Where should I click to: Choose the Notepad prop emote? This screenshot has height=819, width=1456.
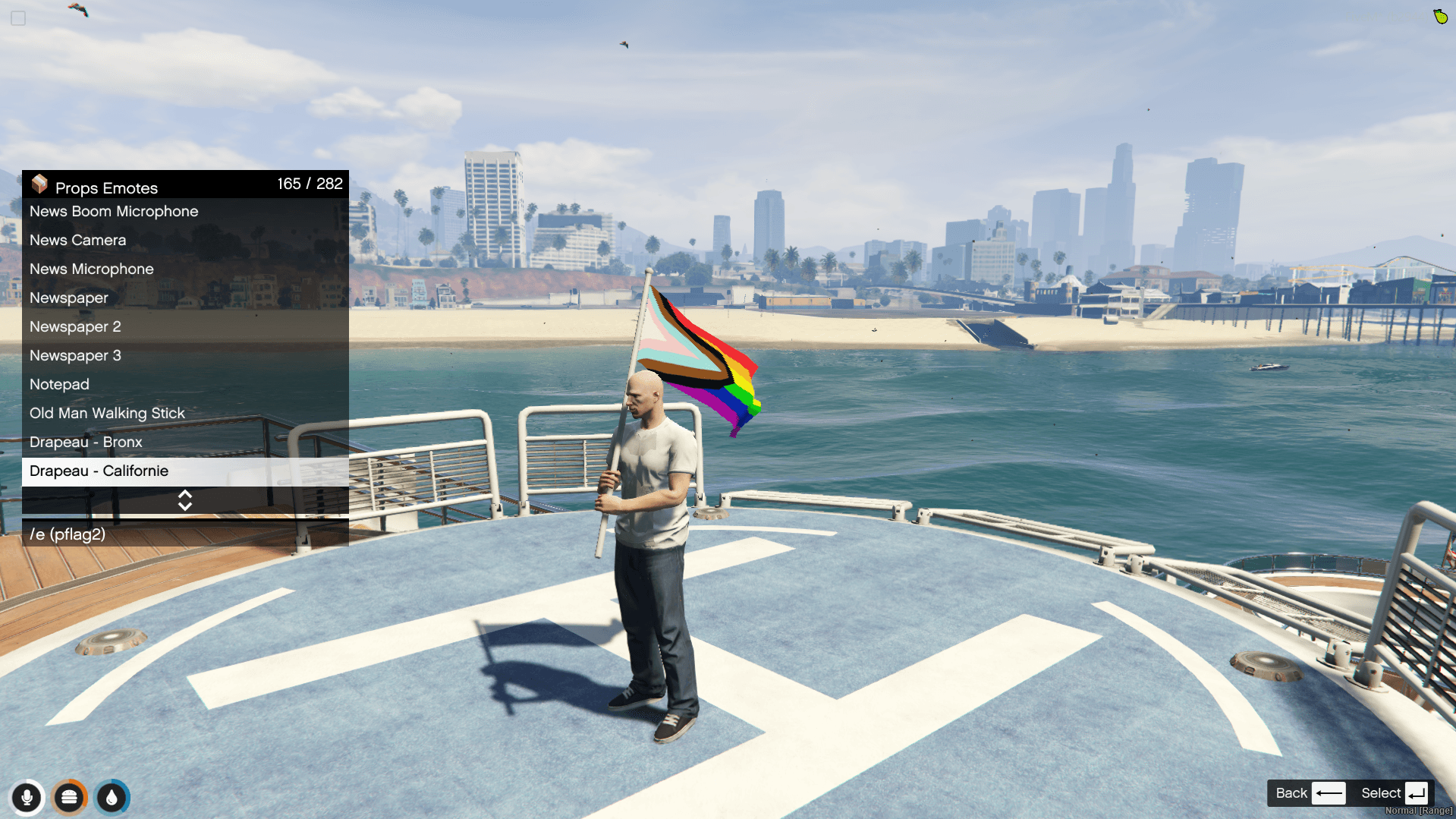click(x=59, y=385)
